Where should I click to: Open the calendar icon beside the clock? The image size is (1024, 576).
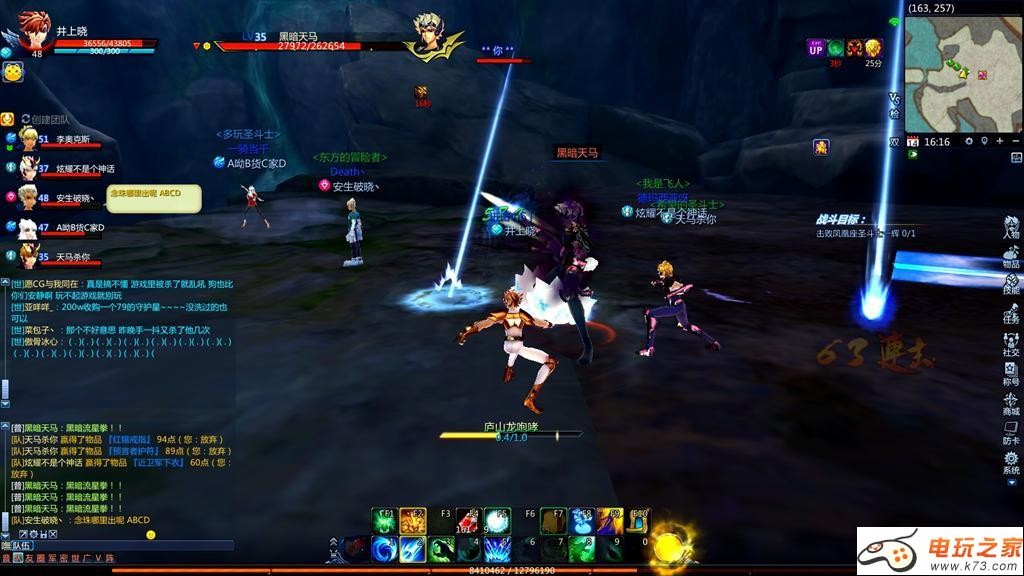[913, 142]
